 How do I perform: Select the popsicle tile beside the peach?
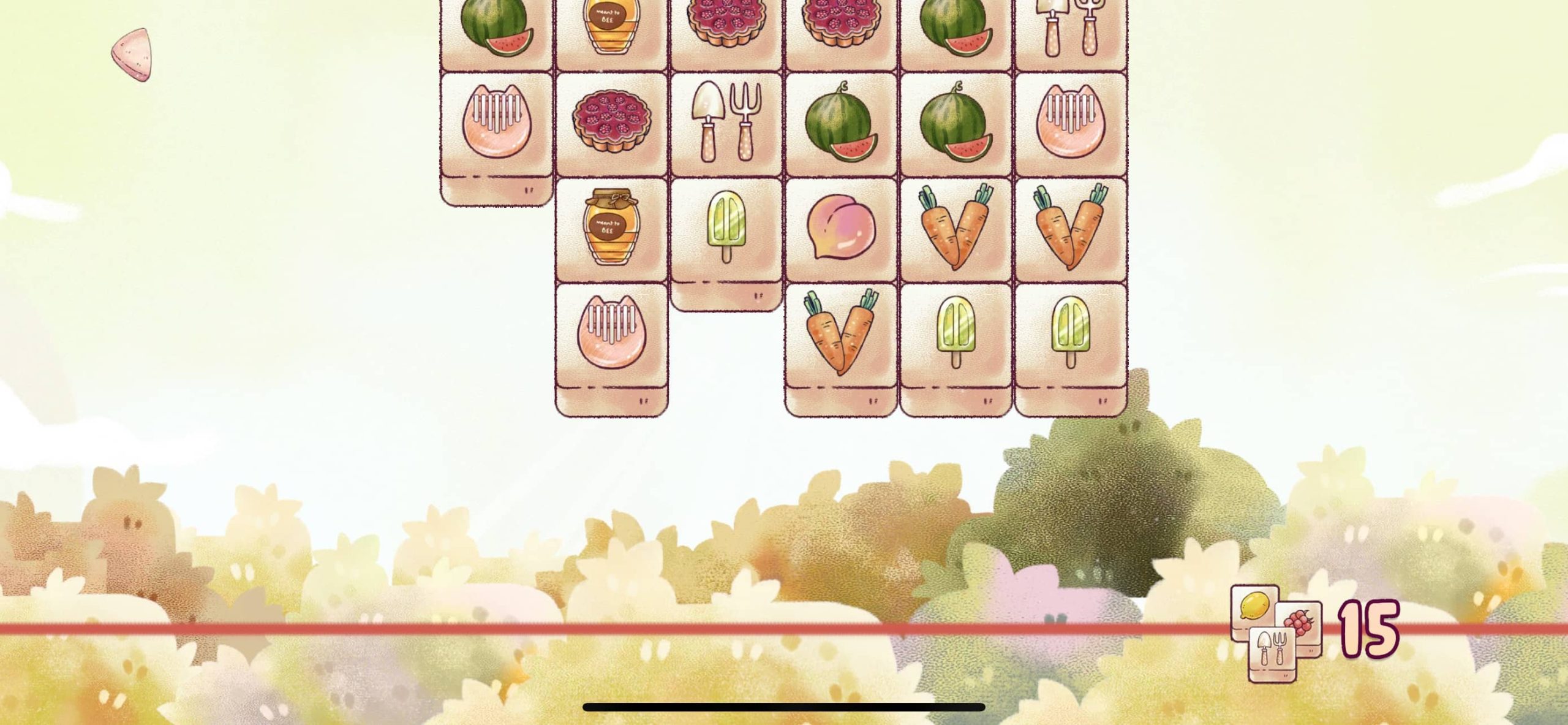(x=726, y=229)
